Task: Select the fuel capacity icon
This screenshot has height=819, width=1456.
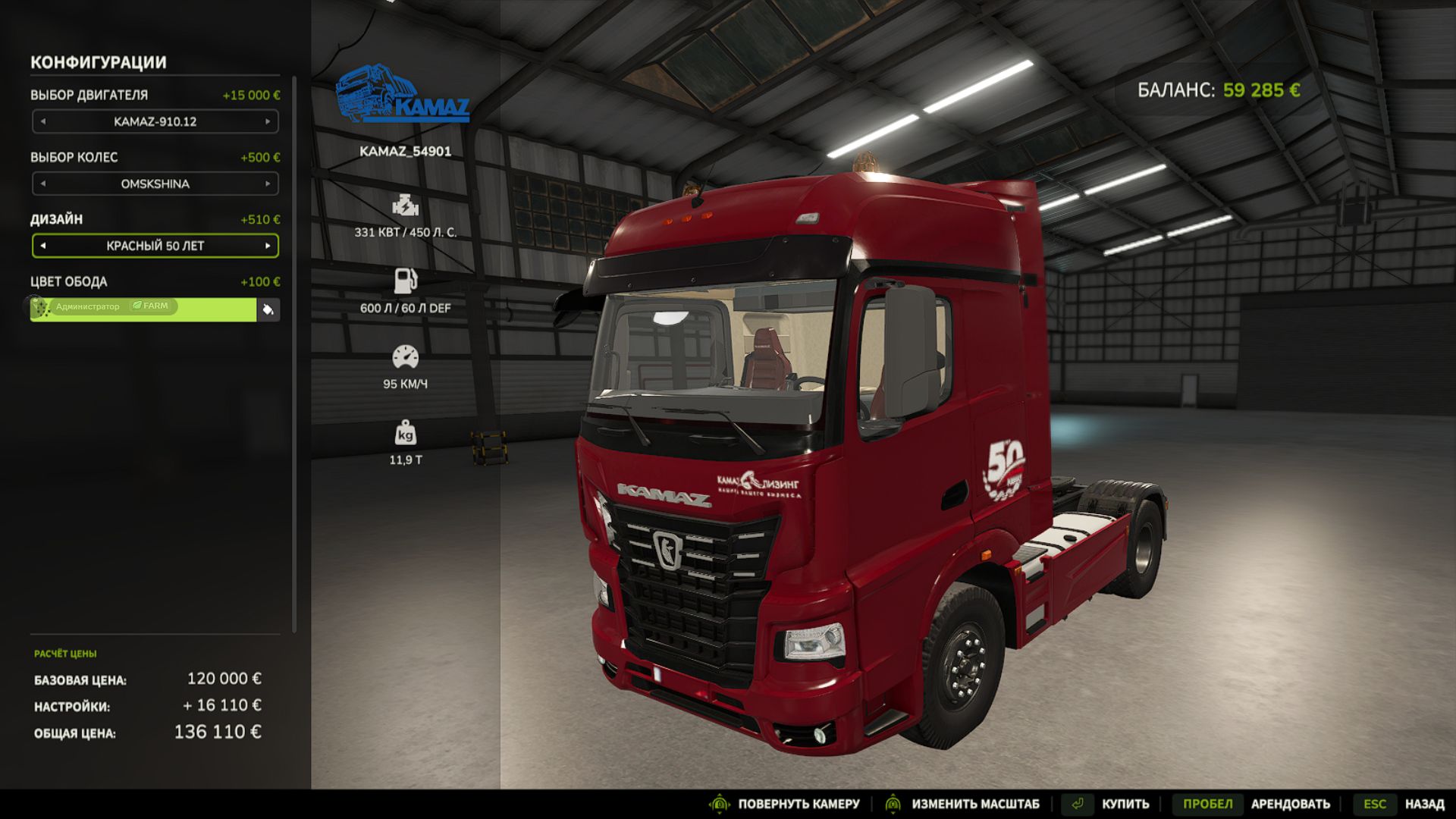Action: (x=406, y=281)
